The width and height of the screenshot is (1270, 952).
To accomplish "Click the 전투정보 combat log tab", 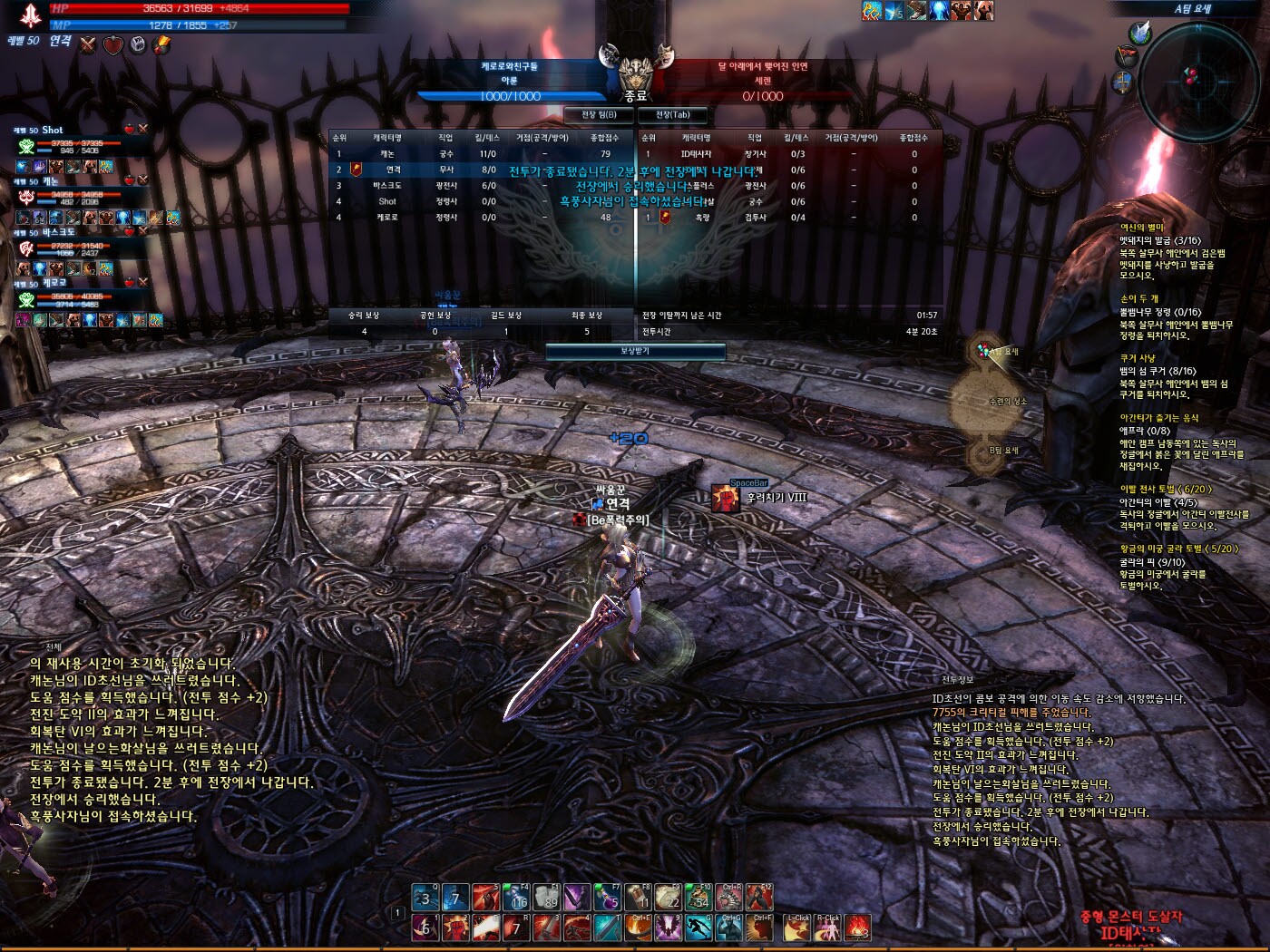I will 957,680.
